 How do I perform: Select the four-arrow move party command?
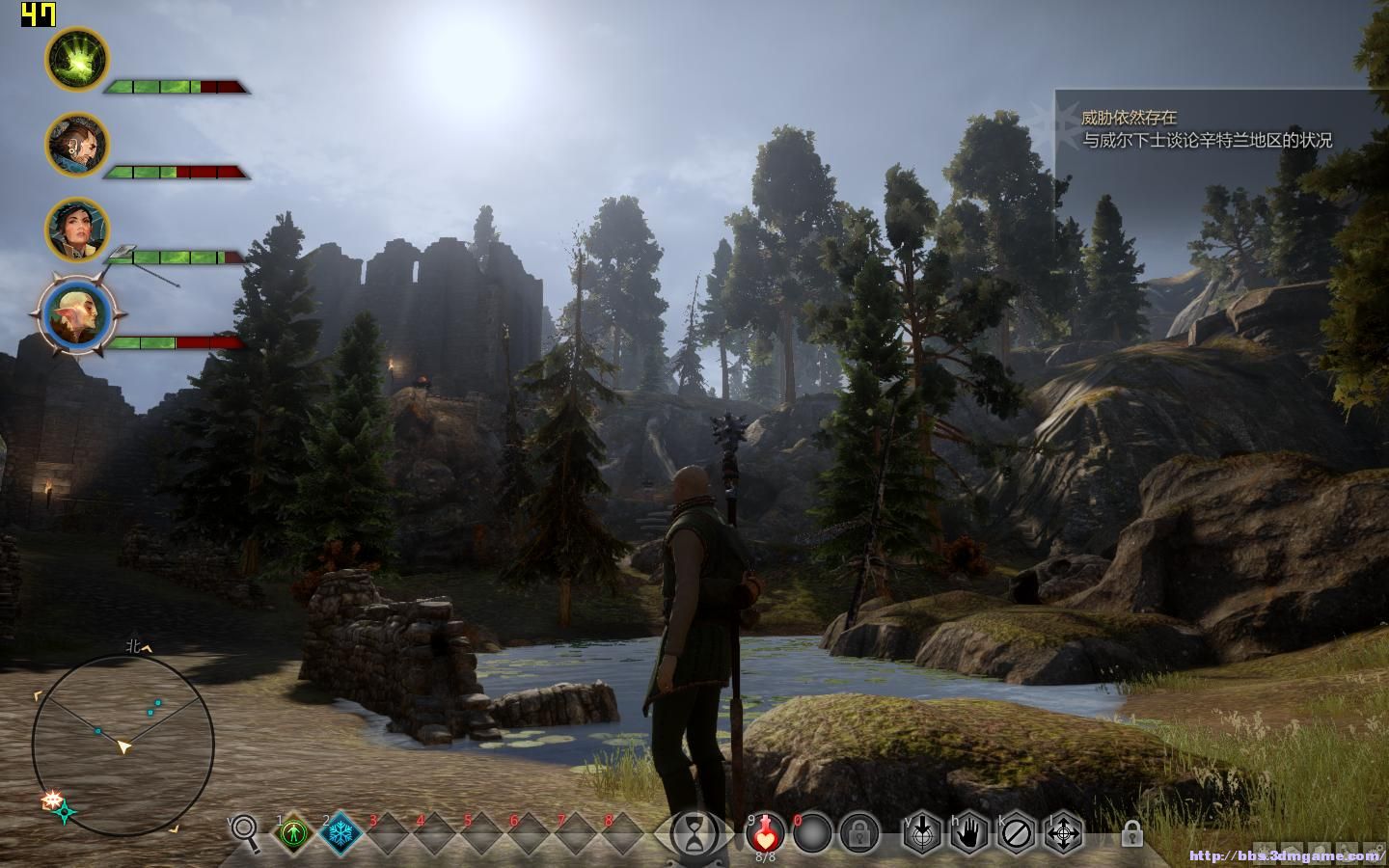(1063, 832)
